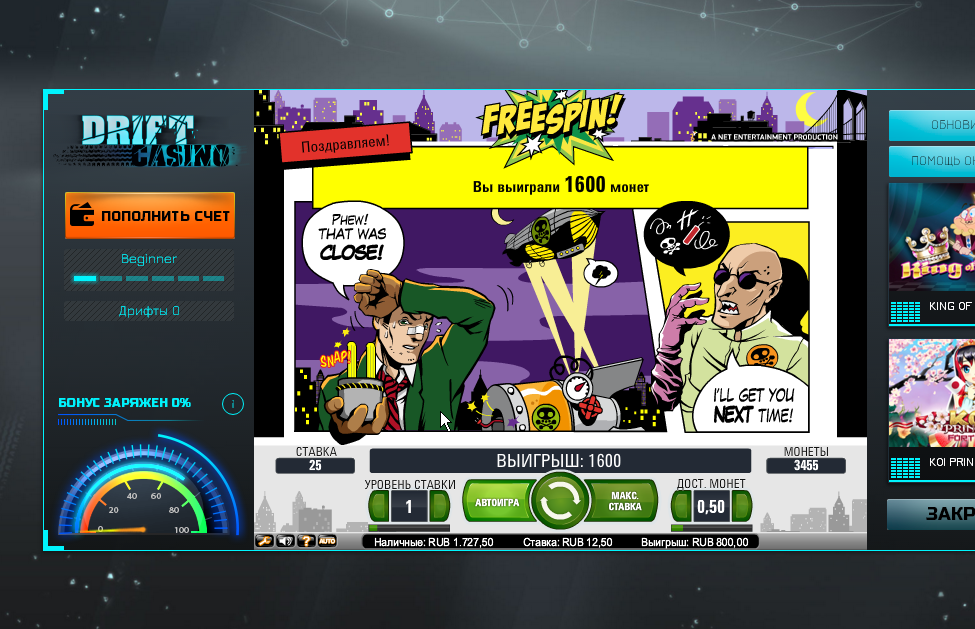Screen dimensions: 975x629
Task: Open game settings via the wrench icon
Action: 265,541
